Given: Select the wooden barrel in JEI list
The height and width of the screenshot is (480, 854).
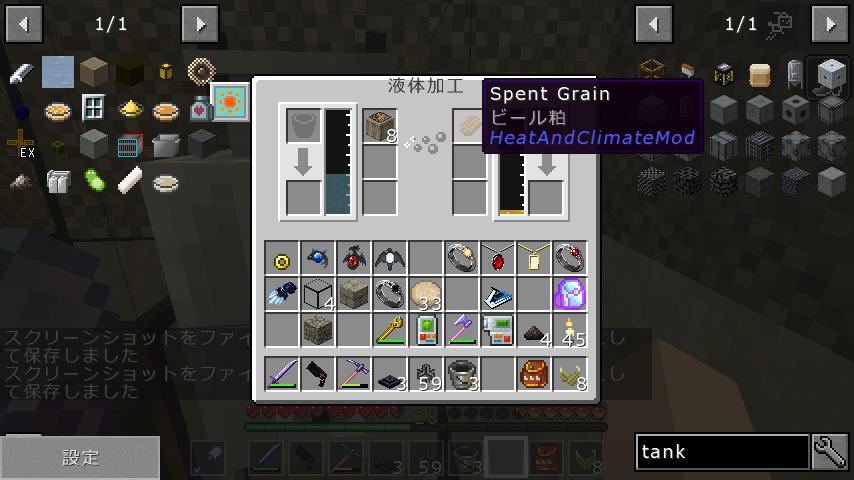Looking at the screenshot, I should (x=761, y=74).
